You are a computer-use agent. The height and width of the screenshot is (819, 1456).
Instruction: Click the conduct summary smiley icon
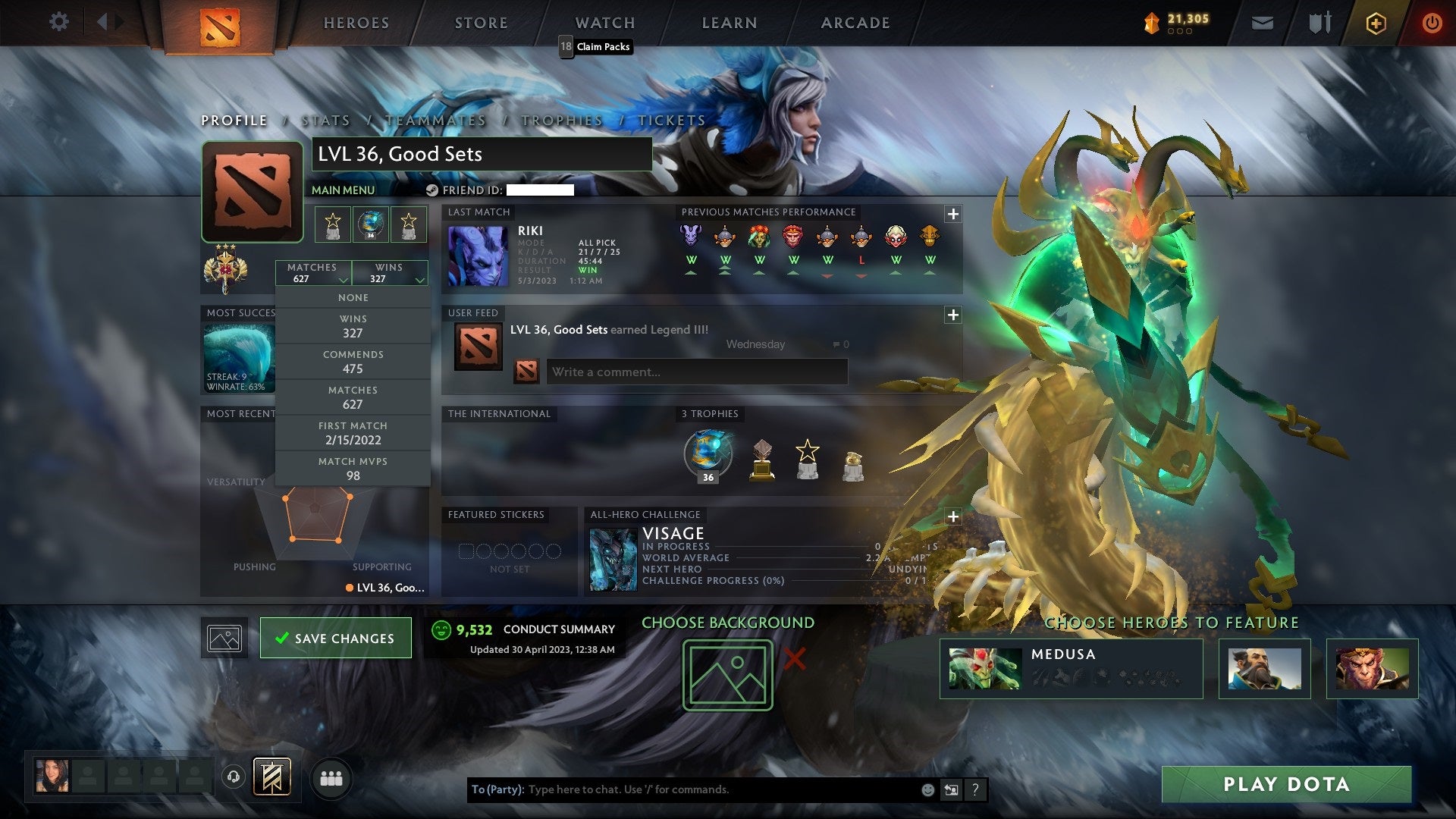[x=441, y=629]
